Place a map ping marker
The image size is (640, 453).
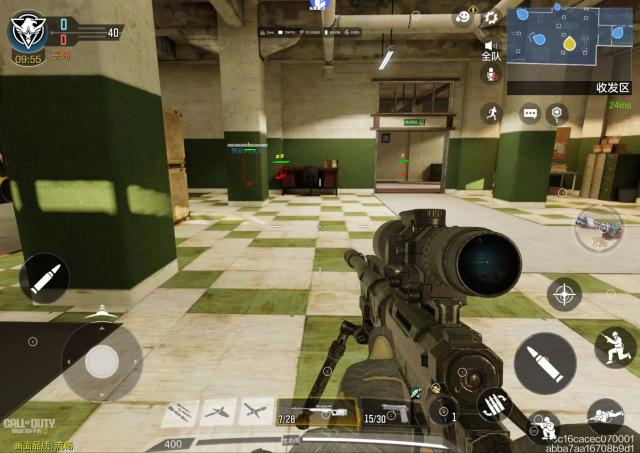(556, 114)
